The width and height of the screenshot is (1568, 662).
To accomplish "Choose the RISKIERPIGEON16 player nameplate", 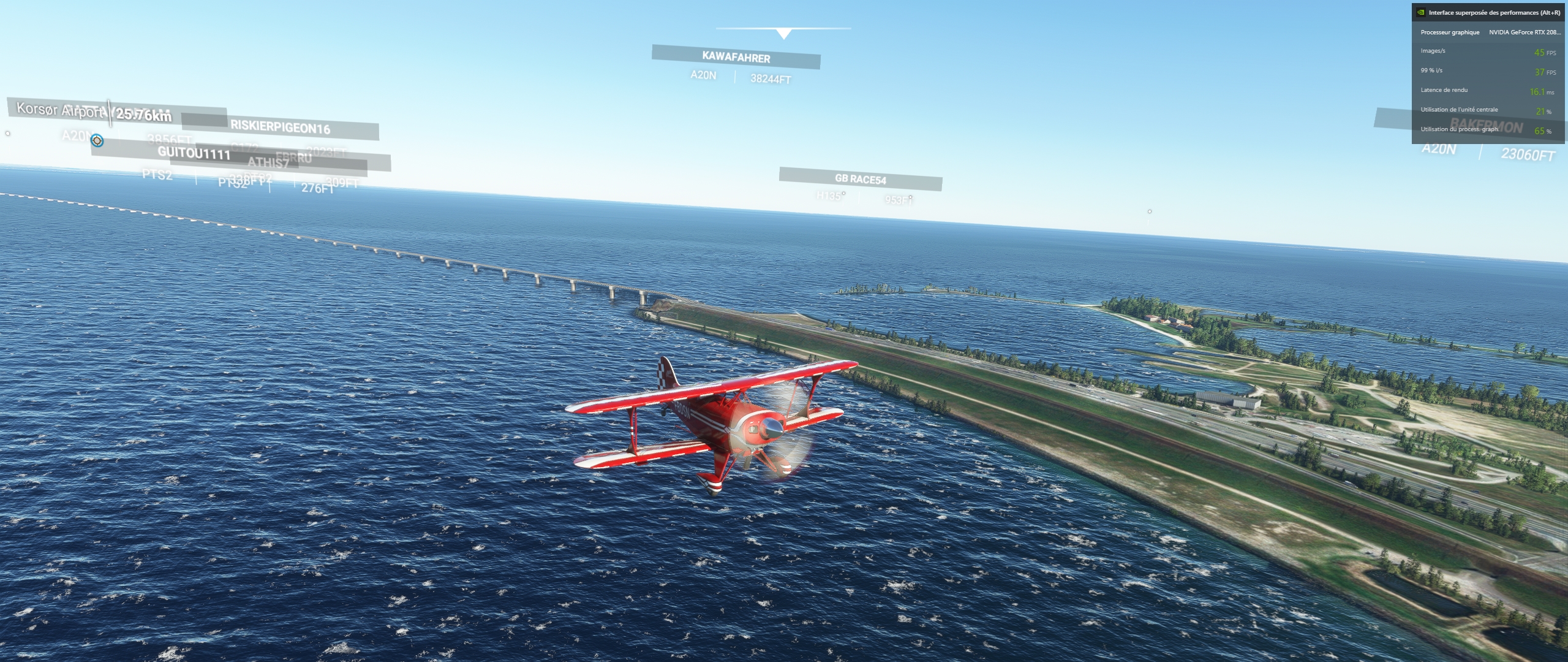I will point(280,127).
